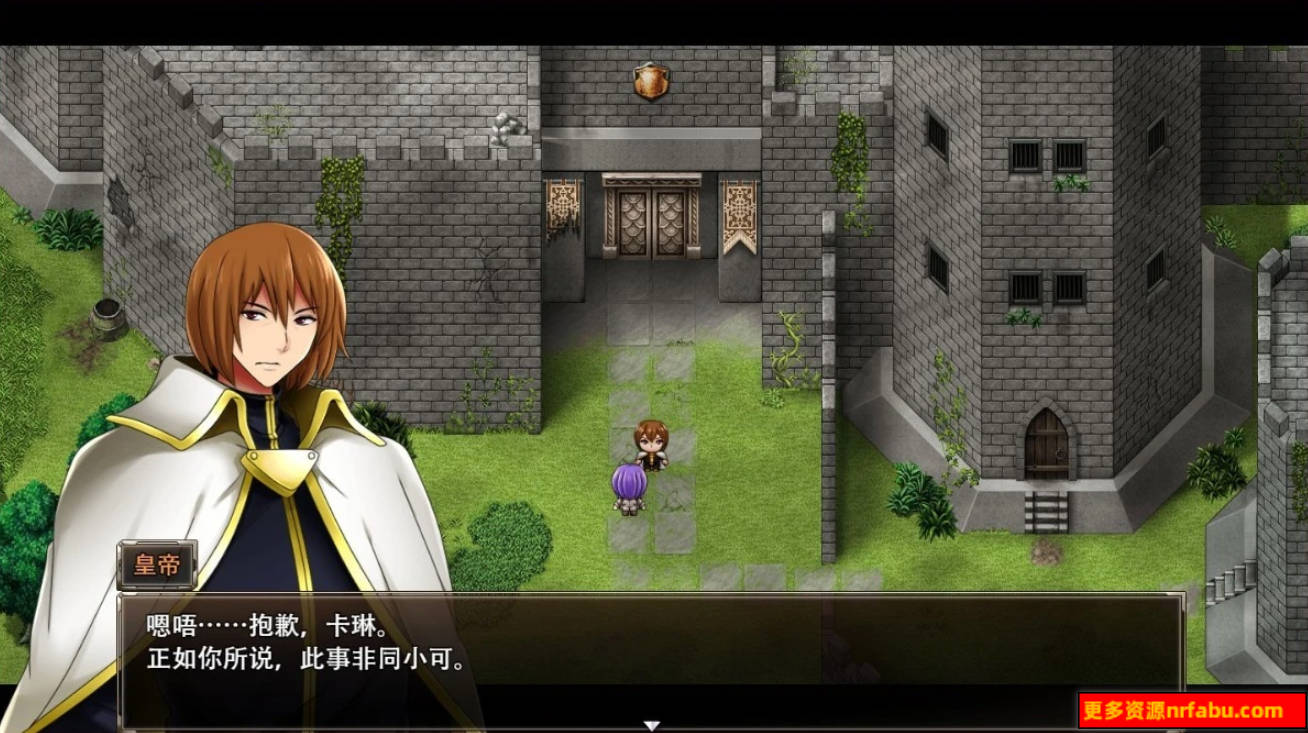Click the small wooden door on the right tower
This screenshot has height=733, width=1308.
1048,452
